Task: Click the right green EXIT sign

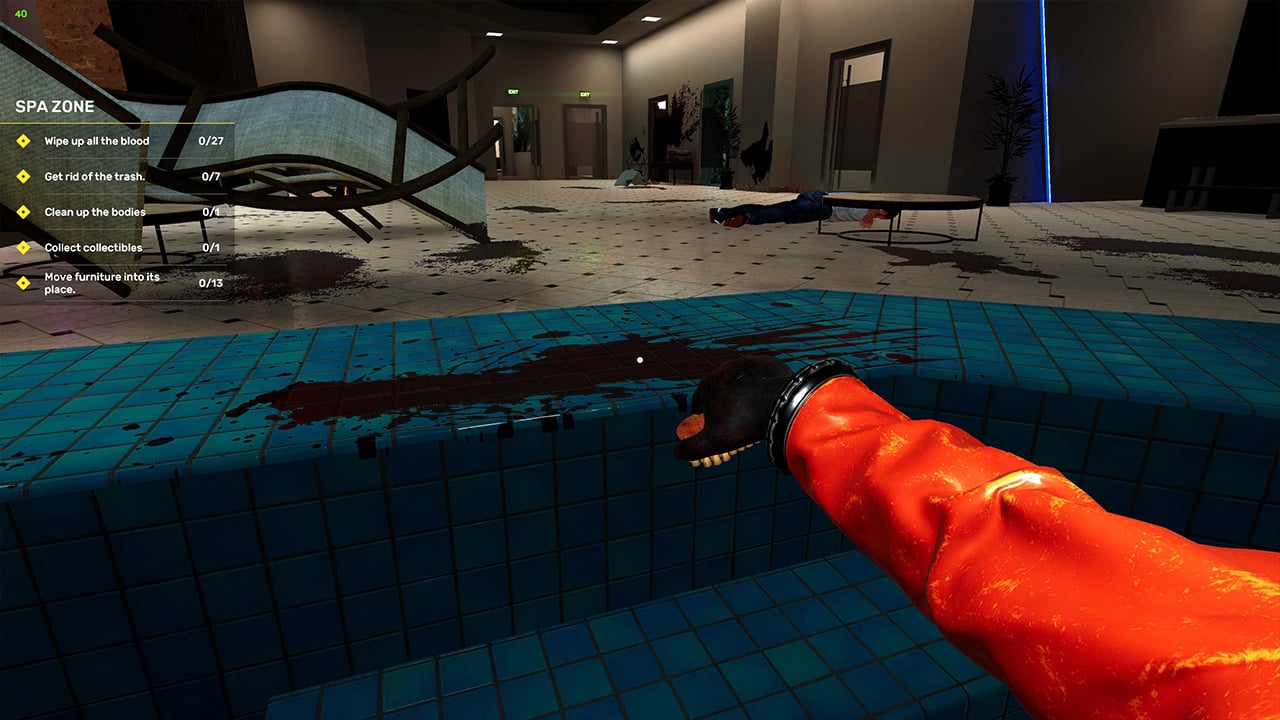Action: point(585,94)
